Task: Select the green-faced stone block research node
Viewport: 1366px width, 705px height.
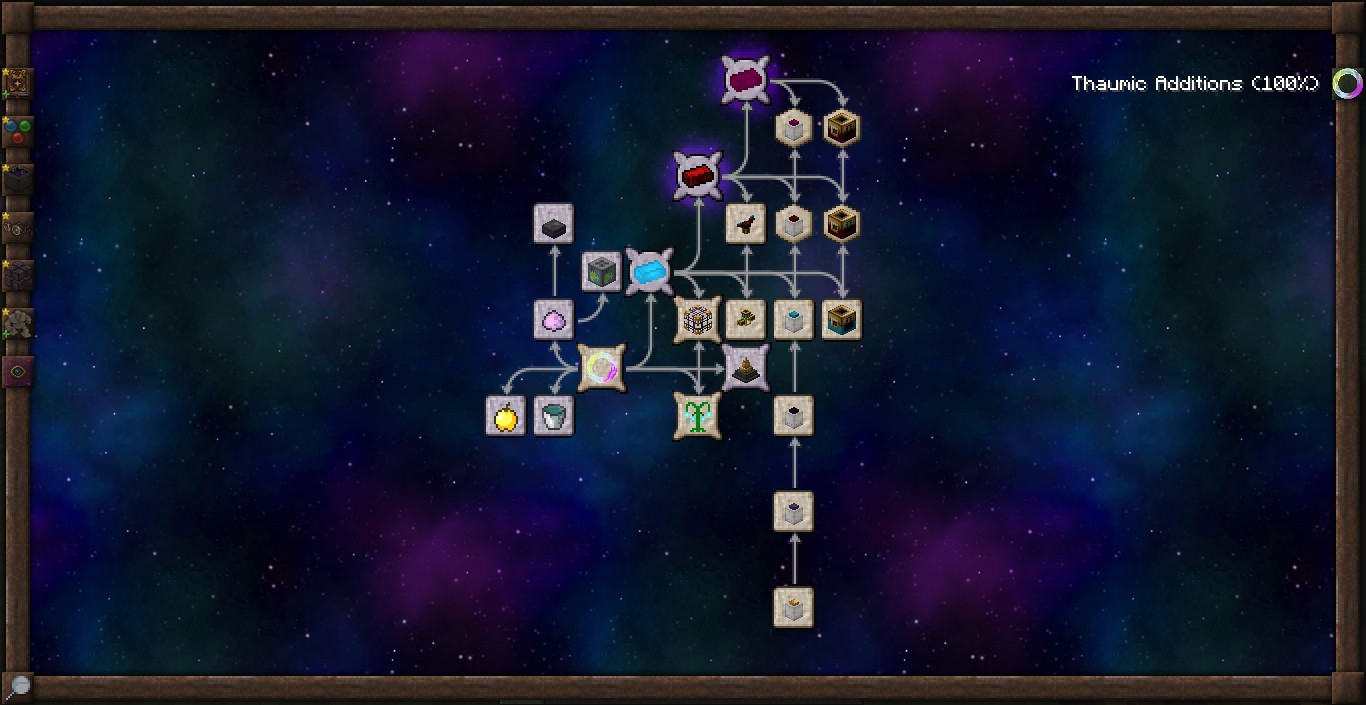Action: coord(602,271)
